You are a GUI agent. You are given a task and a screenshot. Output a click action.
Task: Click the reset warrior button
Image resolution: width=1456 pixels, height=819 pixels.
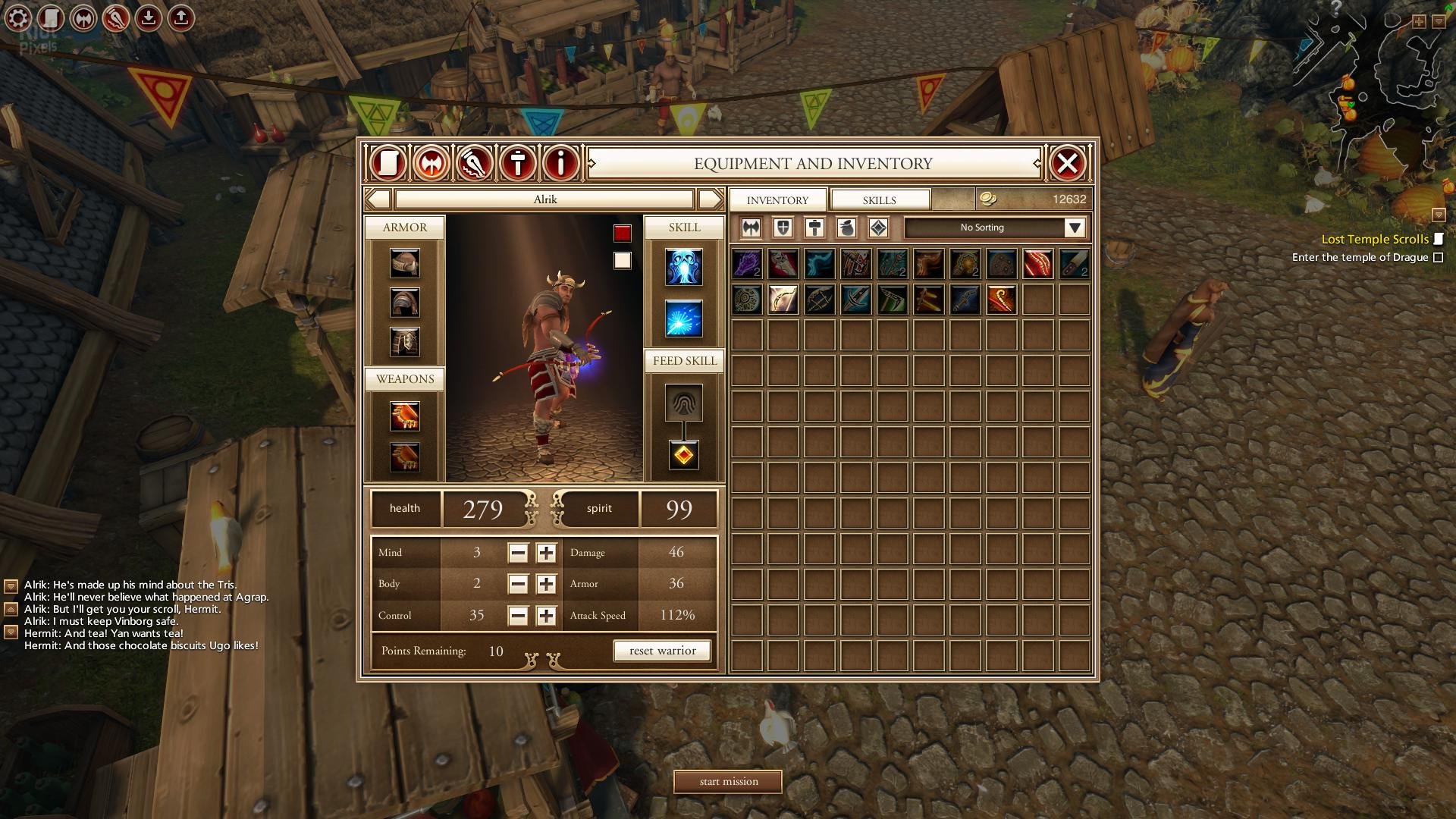pyautogui.click(x=662, y=651)
